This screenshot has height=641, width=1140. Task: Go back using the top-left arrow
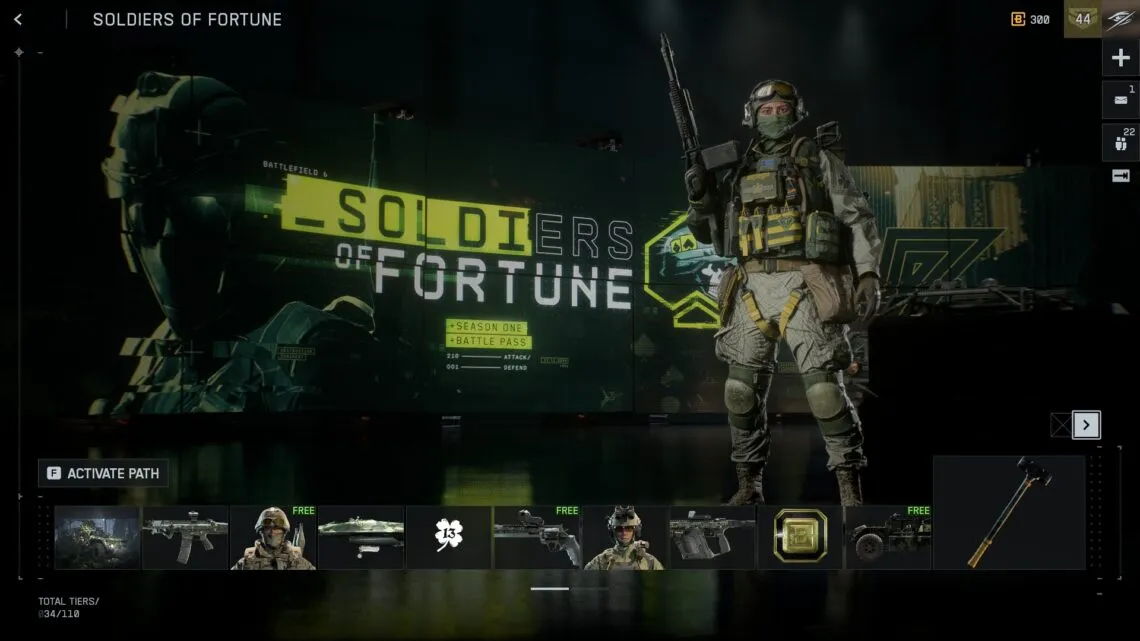(18, 19)
